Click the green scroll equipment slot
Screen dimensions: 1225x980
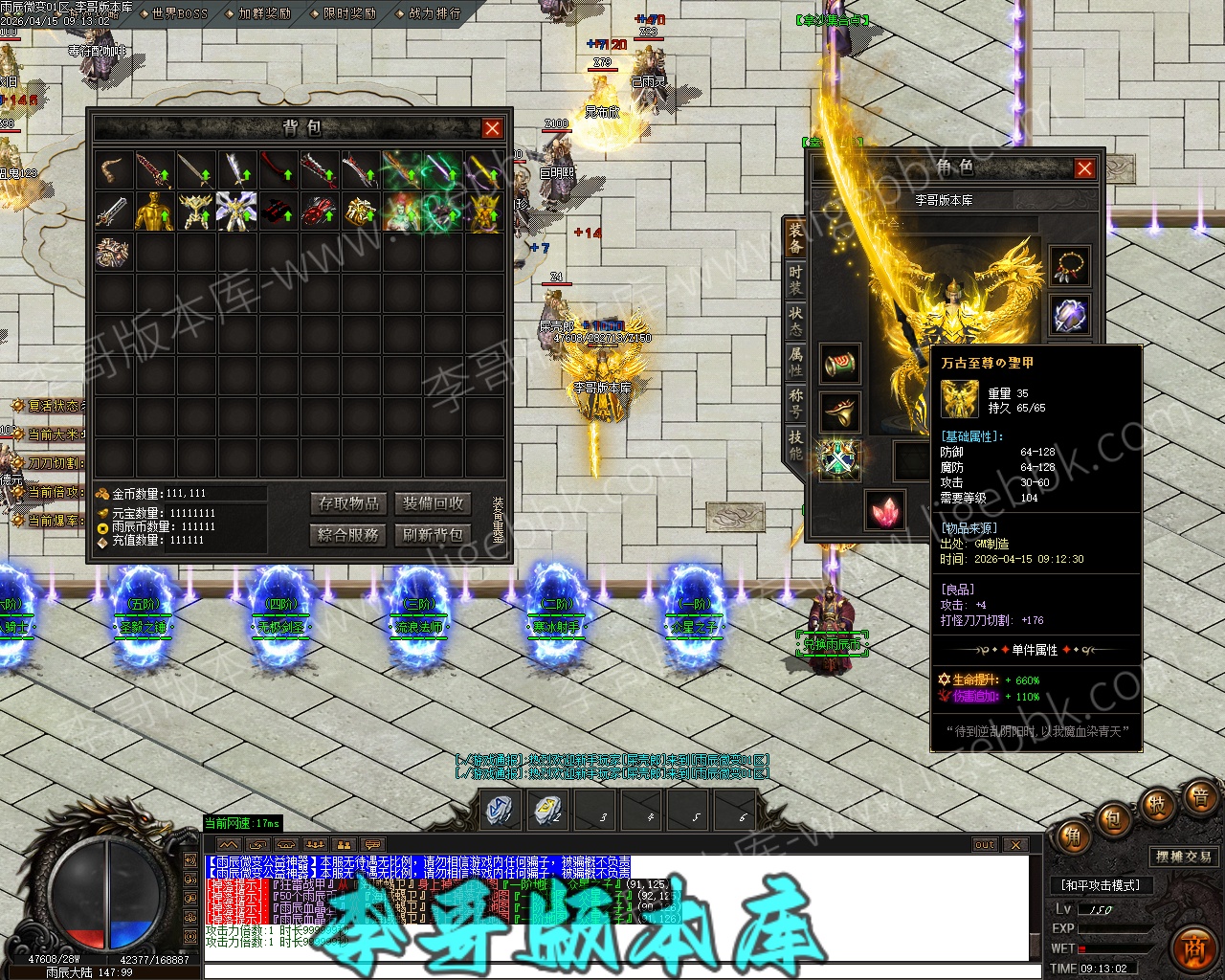click(839, 364)
